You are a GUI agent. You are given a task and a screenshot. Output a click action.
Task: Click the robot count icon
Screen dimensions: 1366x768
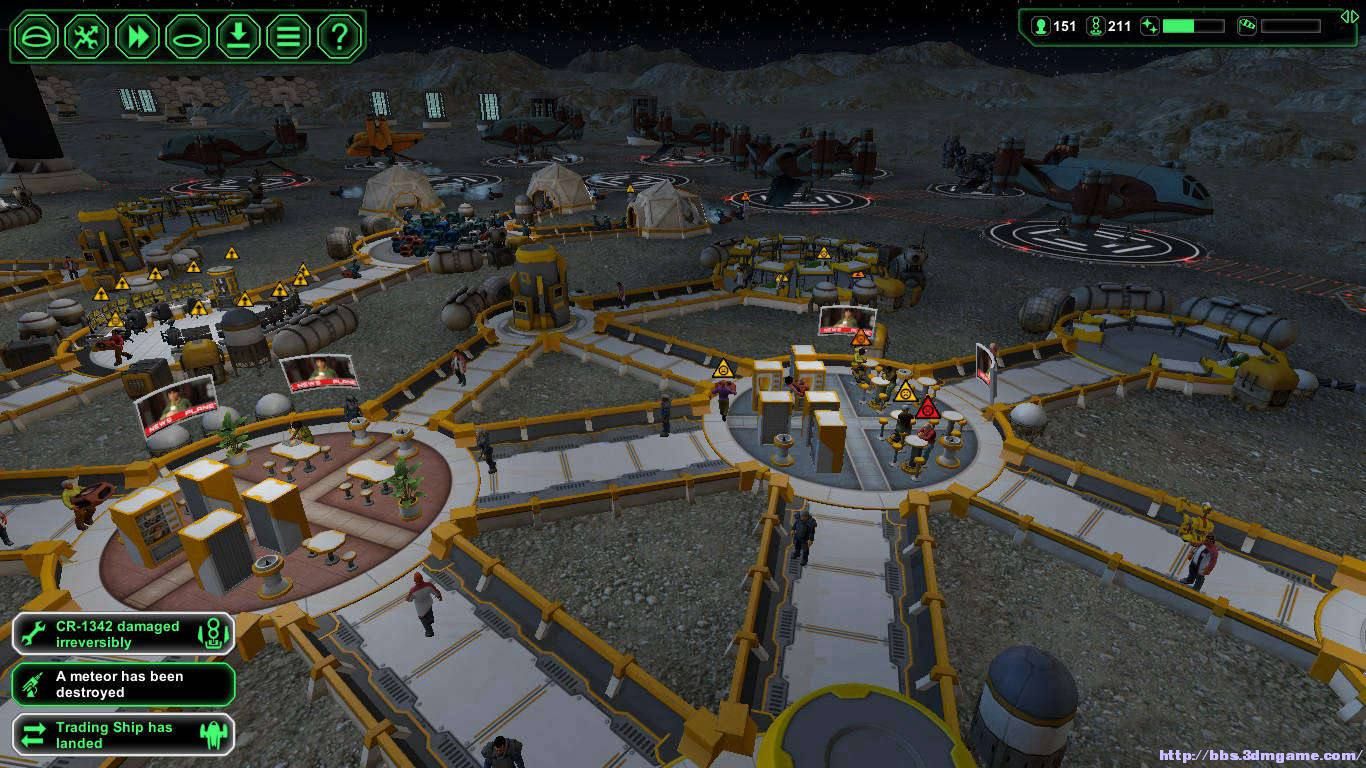pyautogui.click(x=1094, y=26)
